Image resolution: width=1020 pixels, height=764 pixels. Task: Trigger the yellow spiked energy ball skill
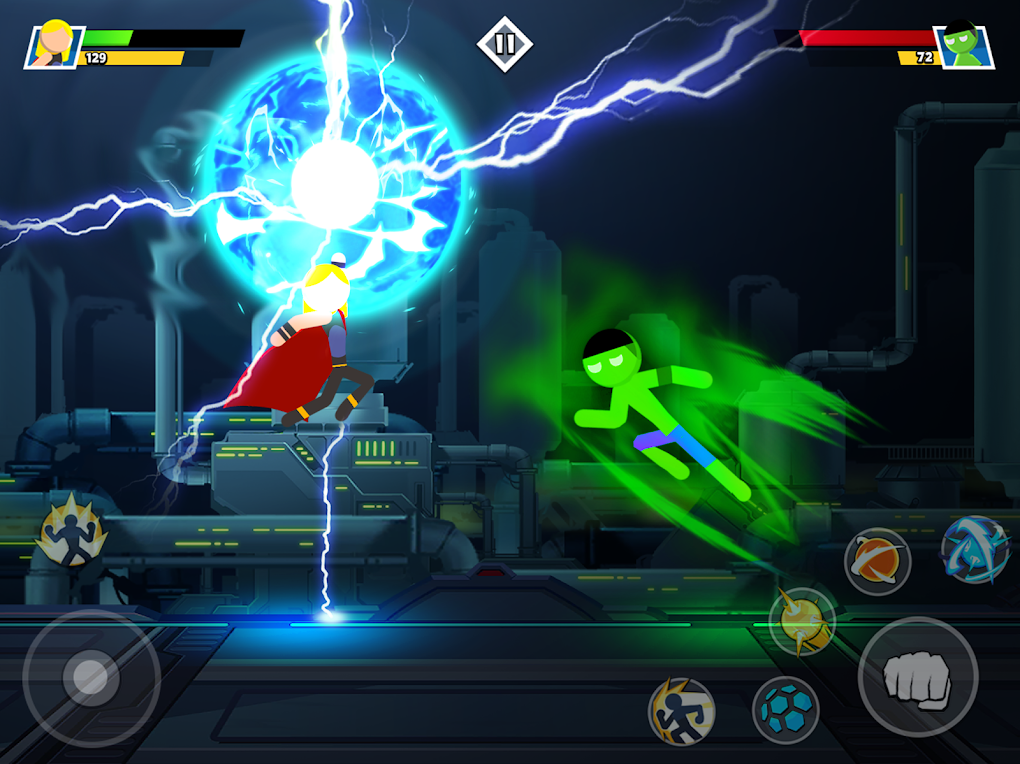pos(802,621)
